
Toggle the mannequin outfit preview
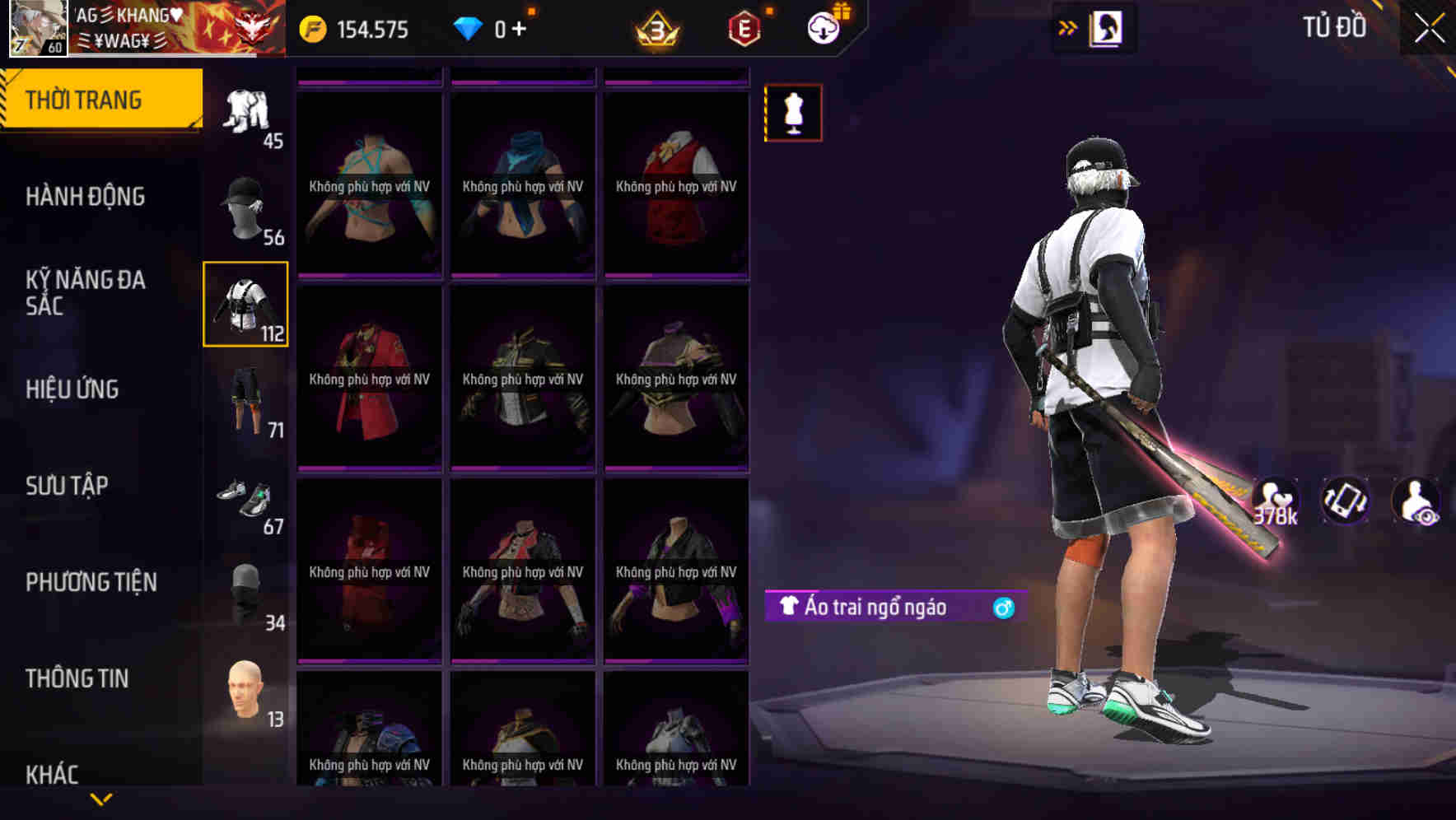click(793, 113)
